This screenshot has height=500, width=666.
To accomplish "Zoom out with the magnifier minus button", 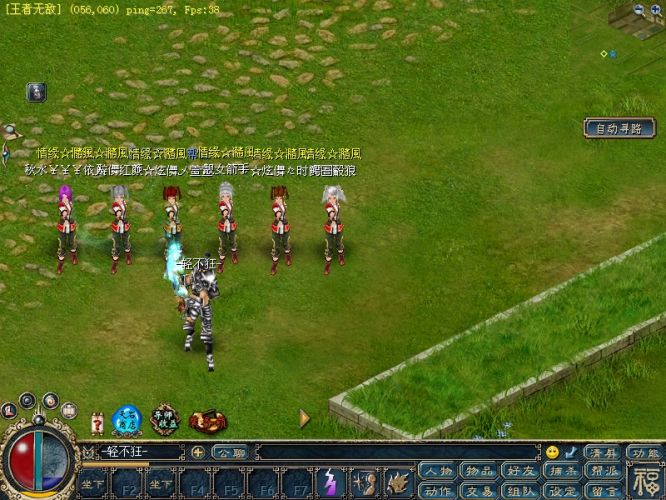I will point(639,10).
